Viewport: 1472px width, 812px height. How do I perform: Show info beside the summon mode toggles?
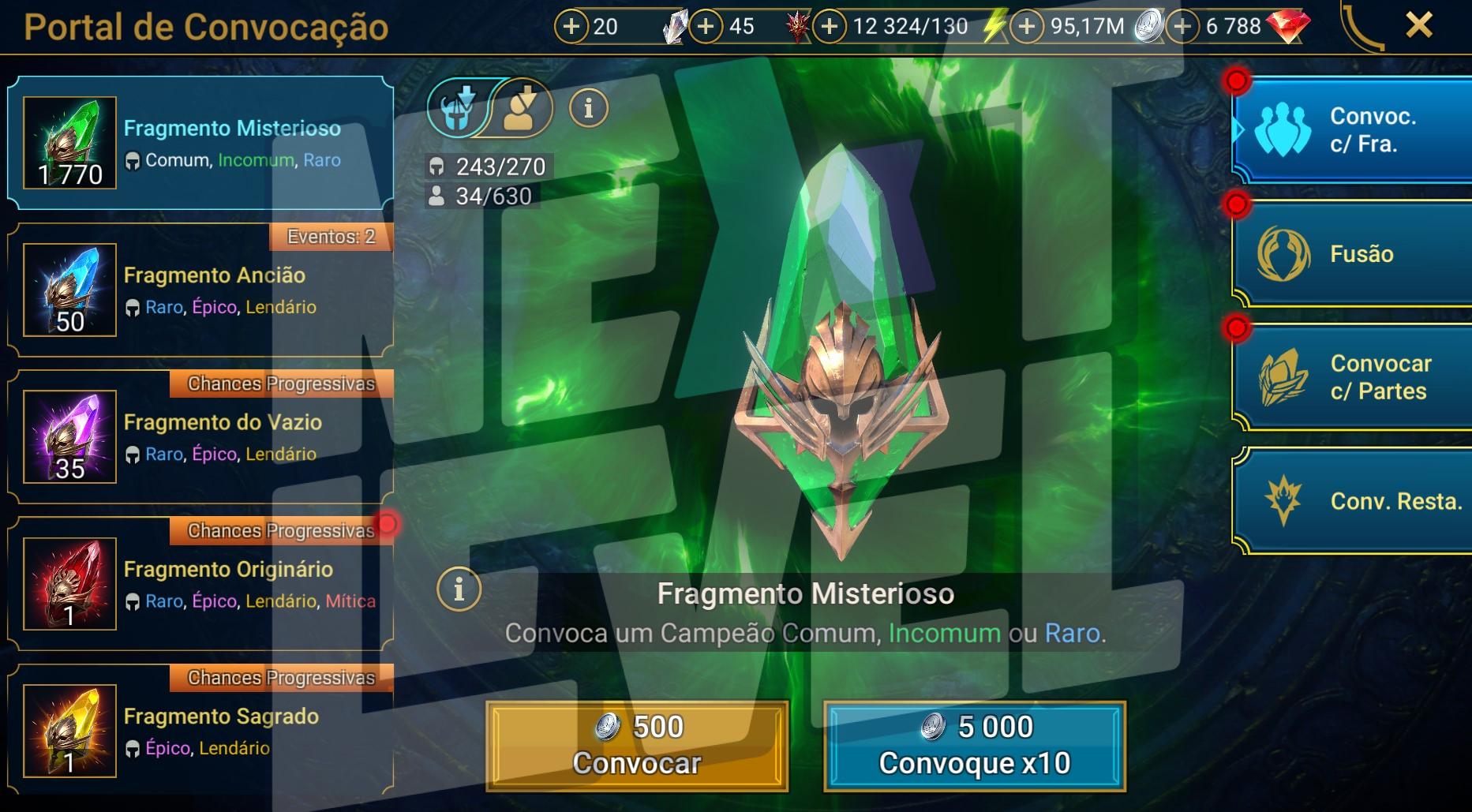(x=588, y=107)
